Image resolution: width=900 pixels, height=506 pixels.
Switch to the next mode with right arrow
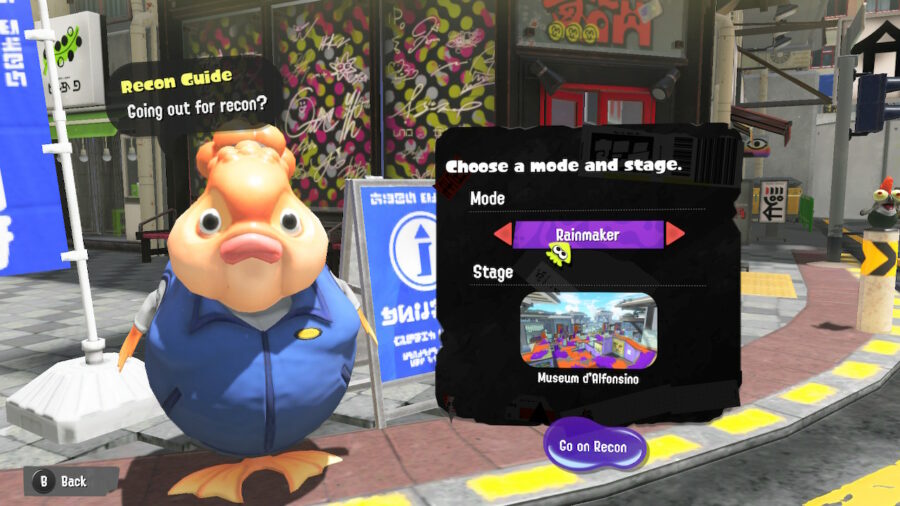pyautogui.click(x=675, y=234)
